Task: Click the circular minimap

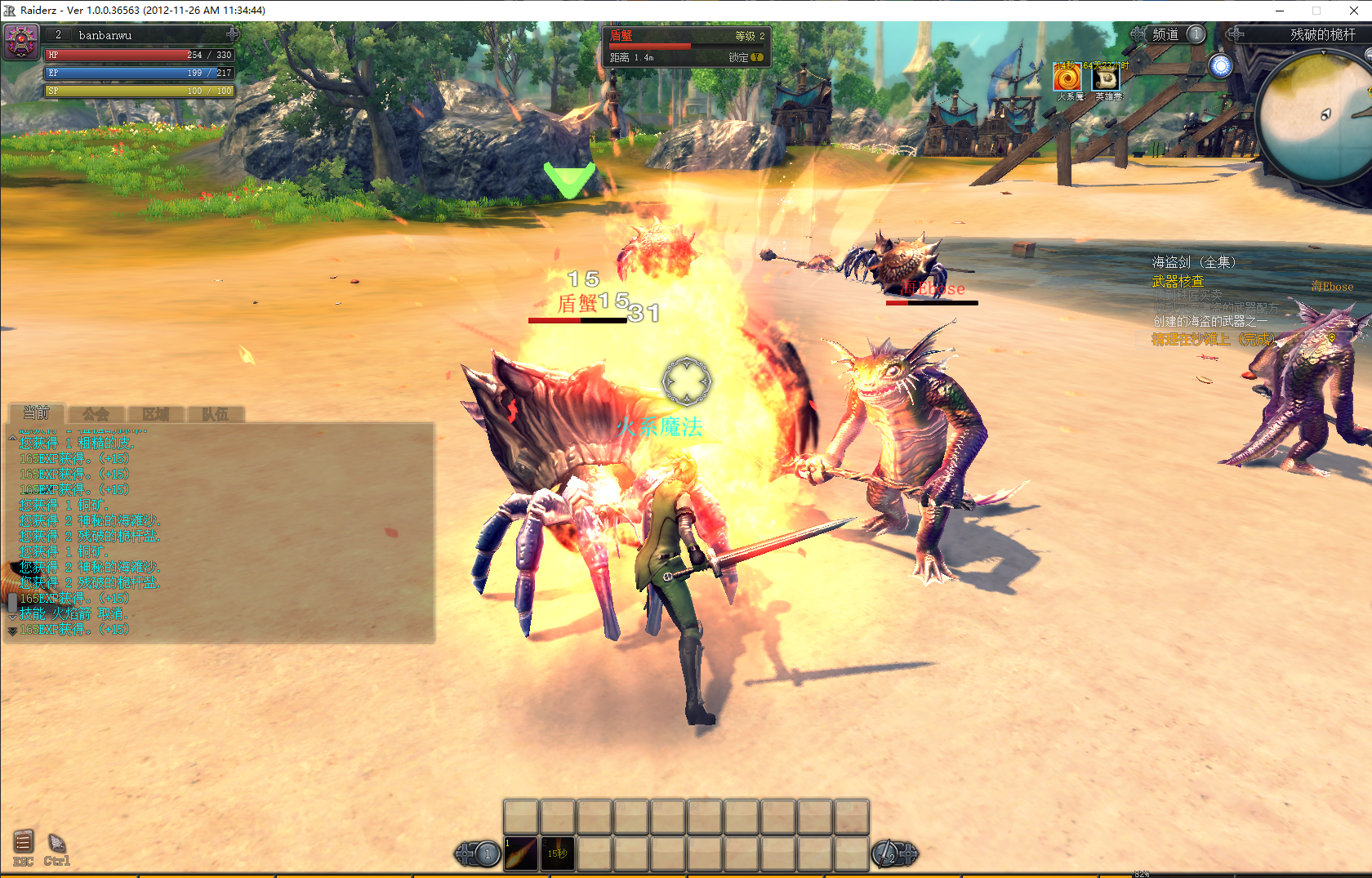Action: [x=1316, y=118]
